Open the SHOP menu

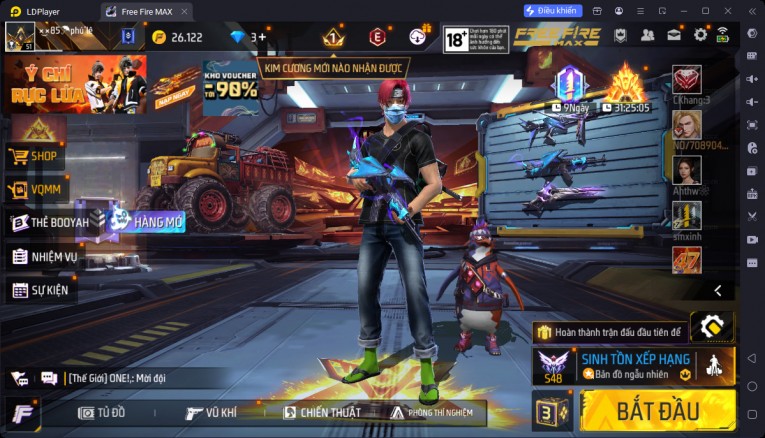tap(36, 156)
